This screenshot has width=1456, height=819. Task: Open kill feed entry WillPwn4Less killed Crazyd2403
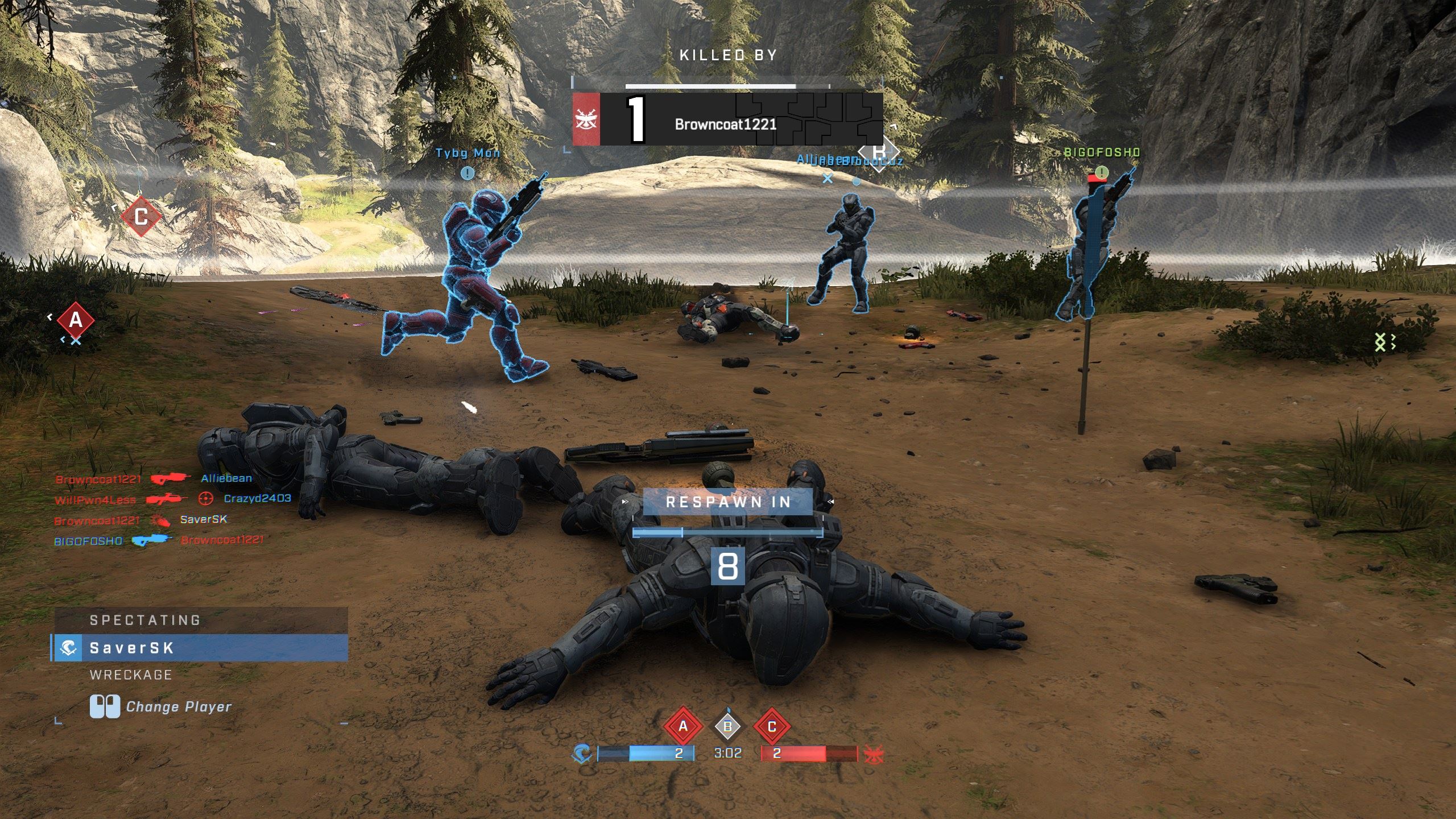point(172,499)
